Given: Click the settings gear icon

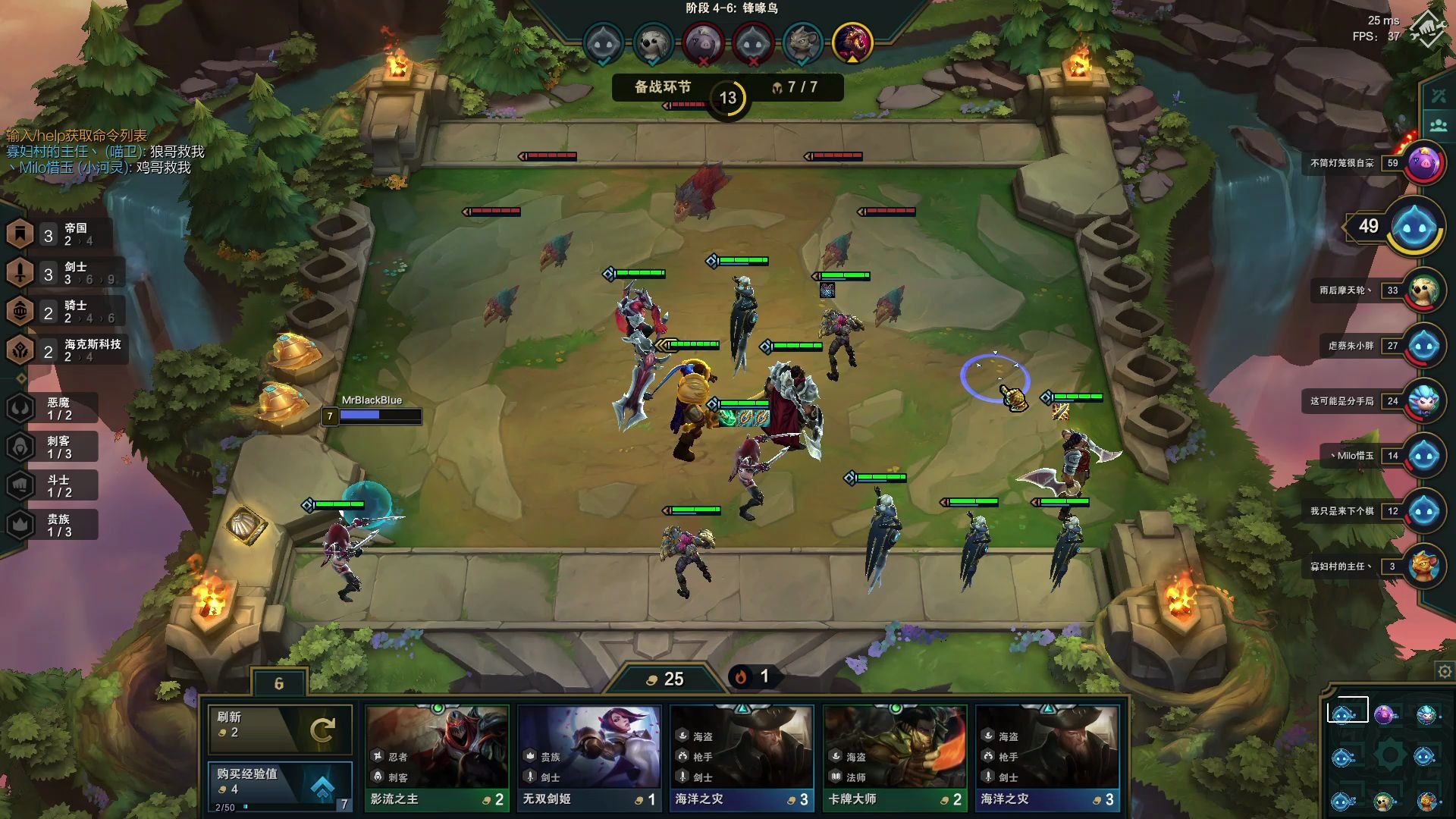Looking at the screenshot, I should [x=1445, y=671].
